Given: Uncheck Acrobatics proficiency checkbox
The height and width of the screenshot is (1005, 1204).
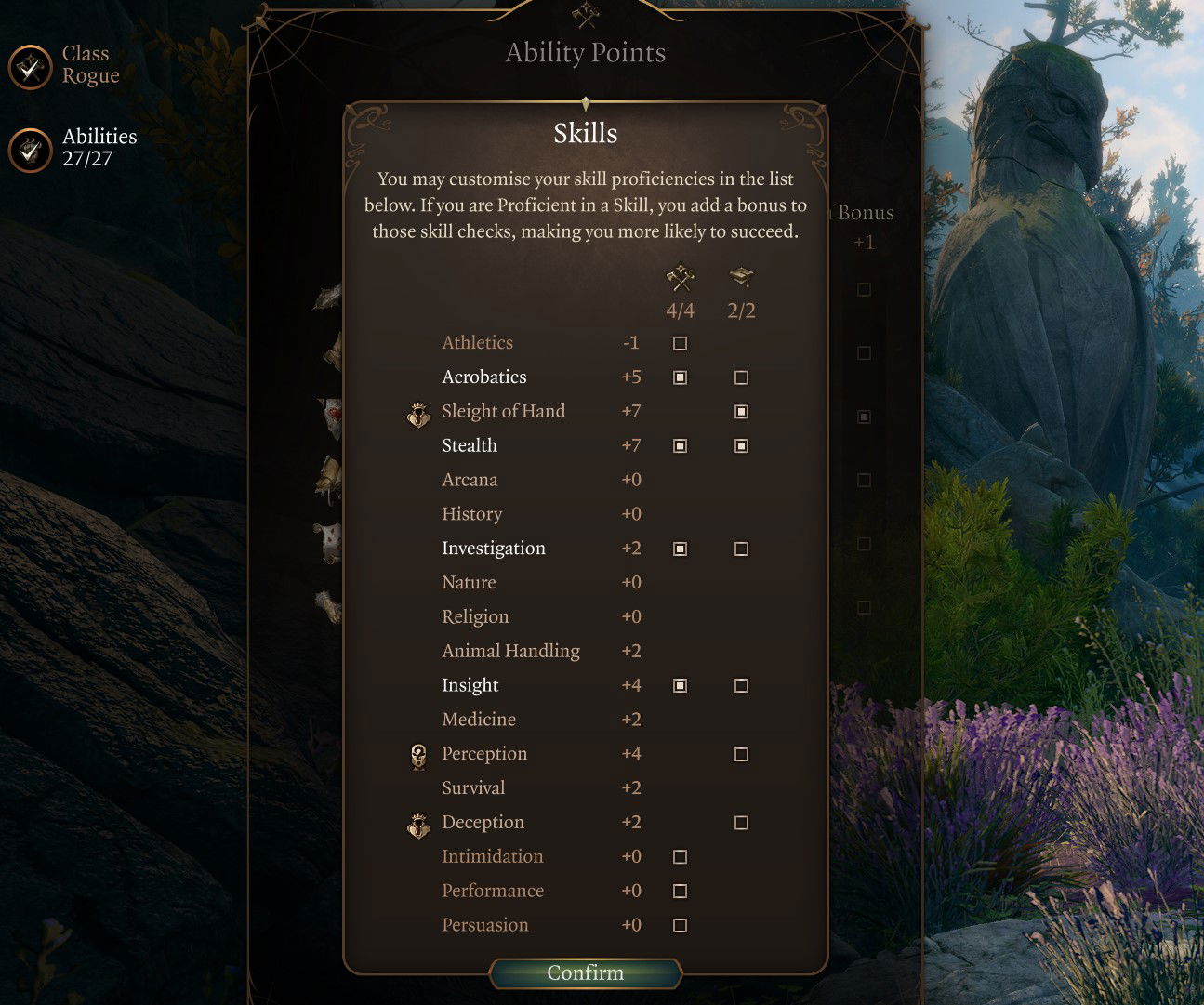Looking at the screenshot, I should point(680,377).
